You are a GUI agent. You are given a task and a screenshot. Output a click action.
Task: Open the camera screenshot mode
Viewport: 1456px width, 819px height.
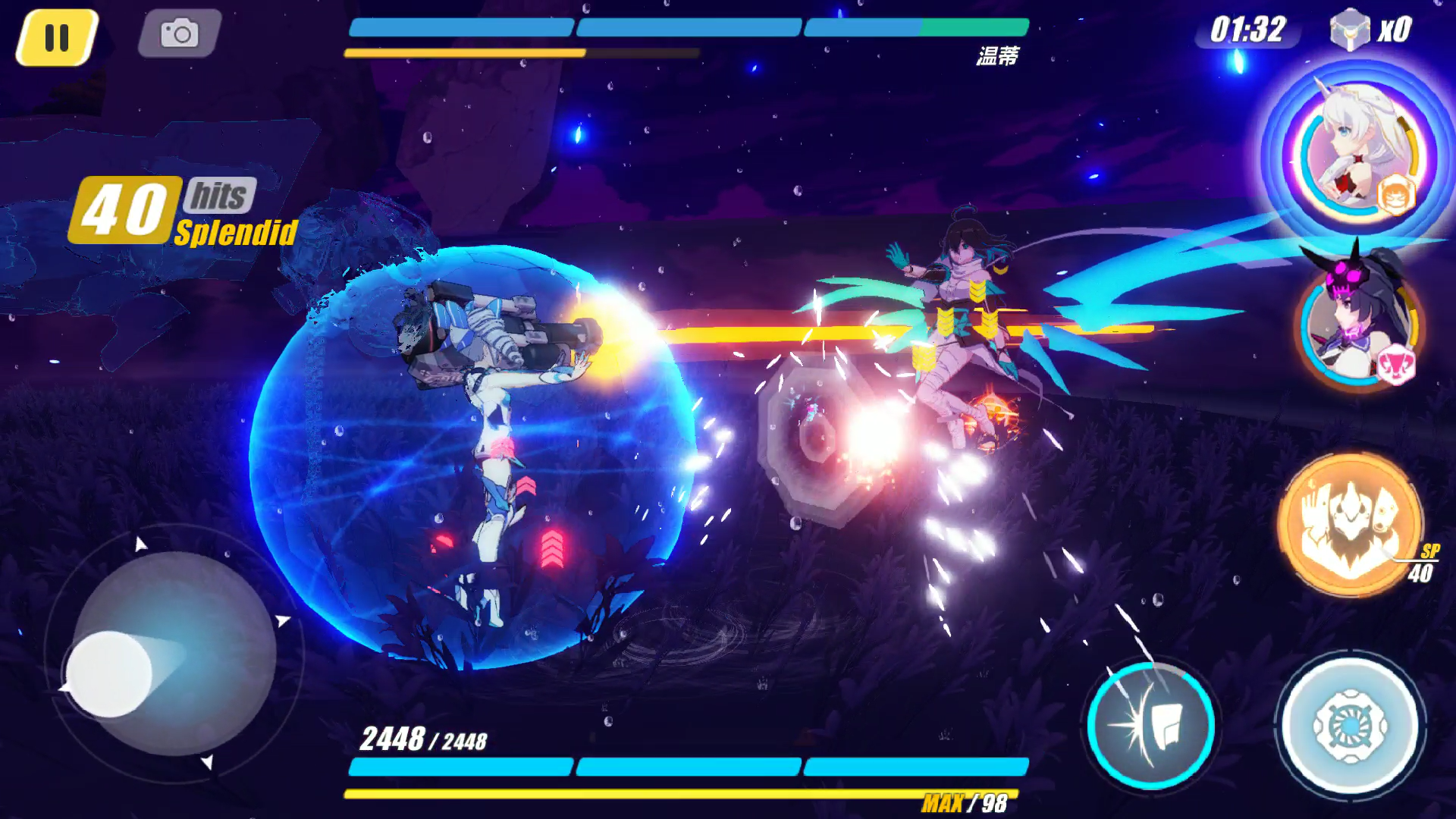(x=180, y=33)
